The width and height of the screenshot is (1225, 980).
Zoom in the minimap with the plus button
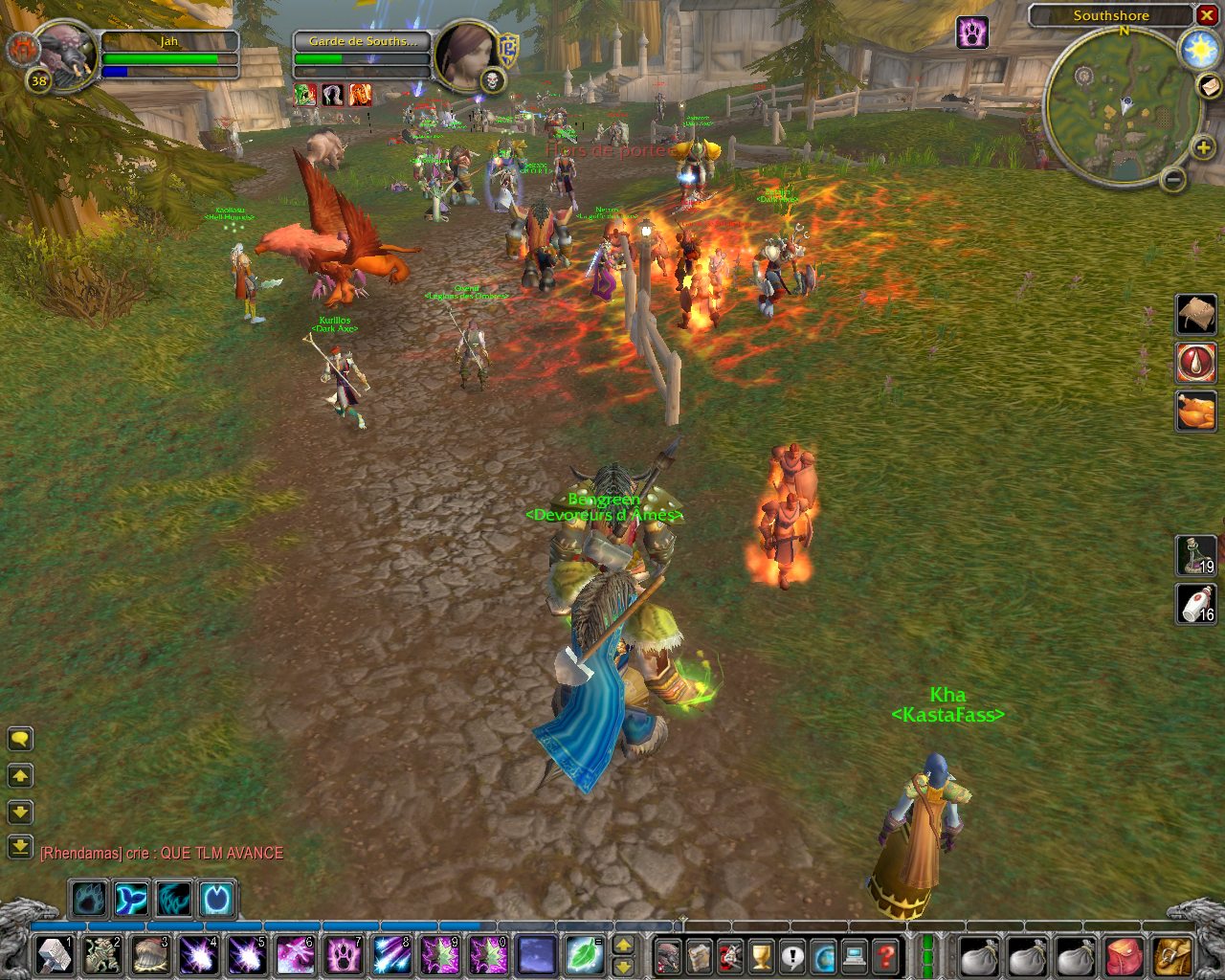[x=1203, y=147]
